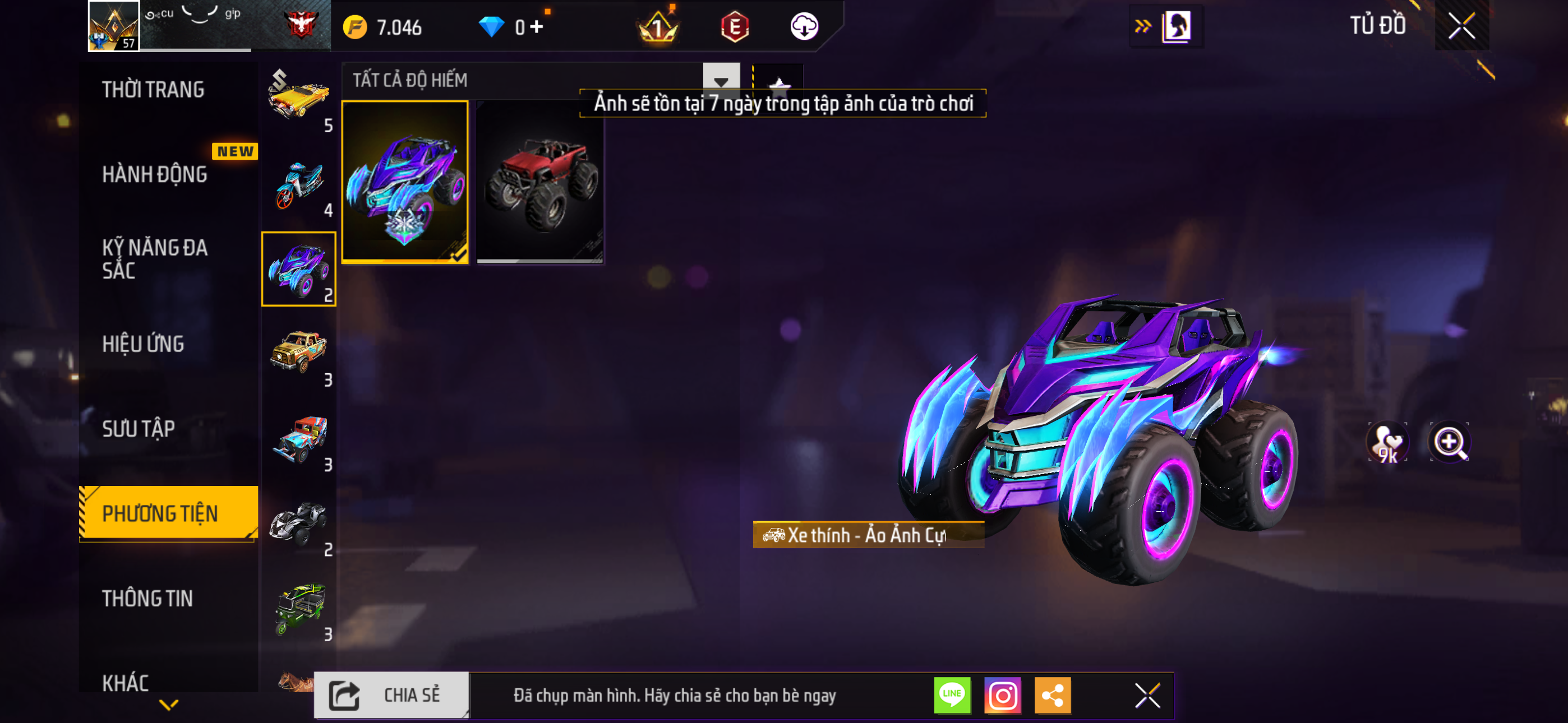Switch to the Thời Trang tab
Viewport: 1568px width, 723px height.
(154, 90)
